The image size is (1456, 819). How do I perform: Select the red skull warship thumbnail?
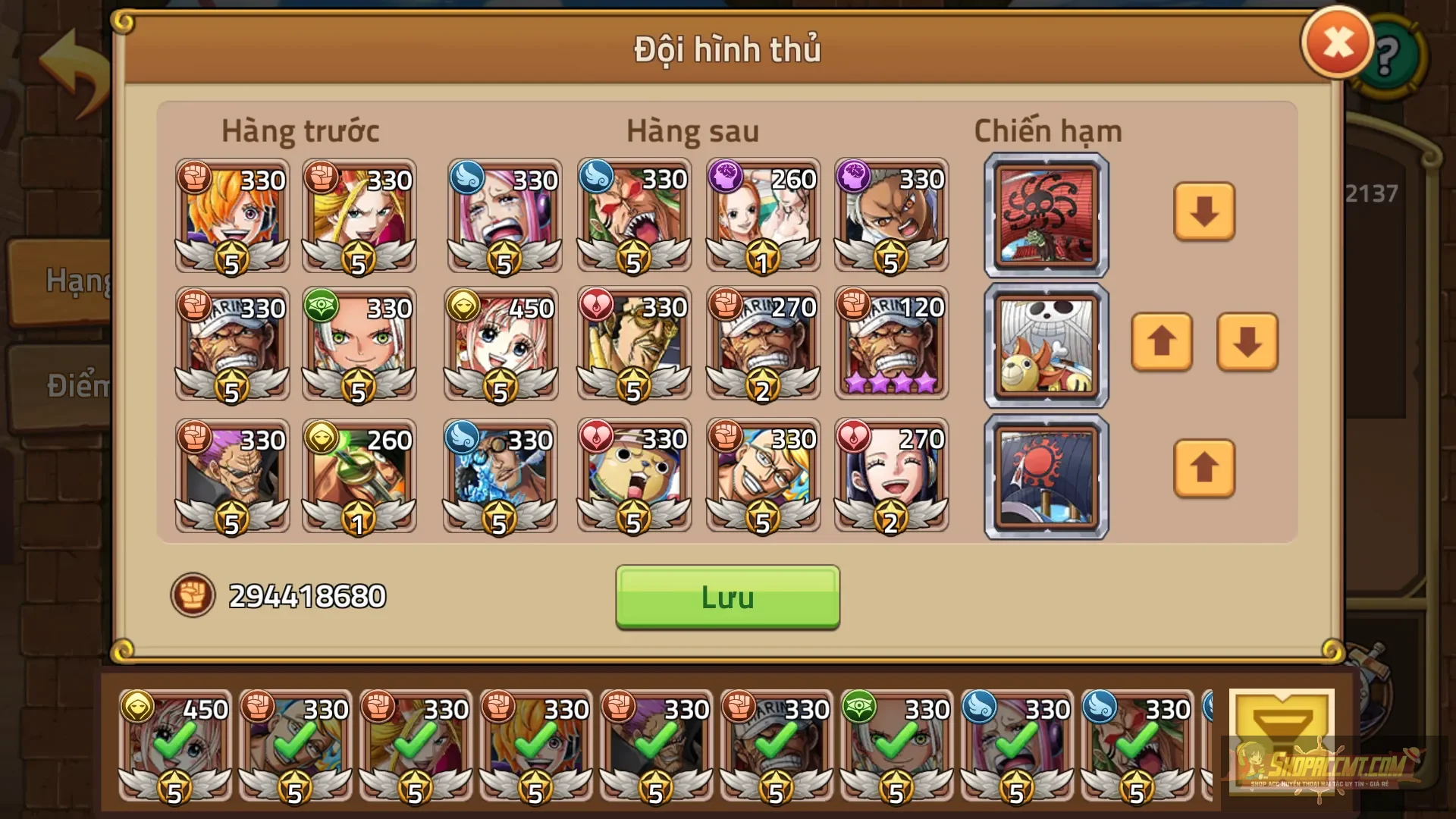(x=1045, y=215)
